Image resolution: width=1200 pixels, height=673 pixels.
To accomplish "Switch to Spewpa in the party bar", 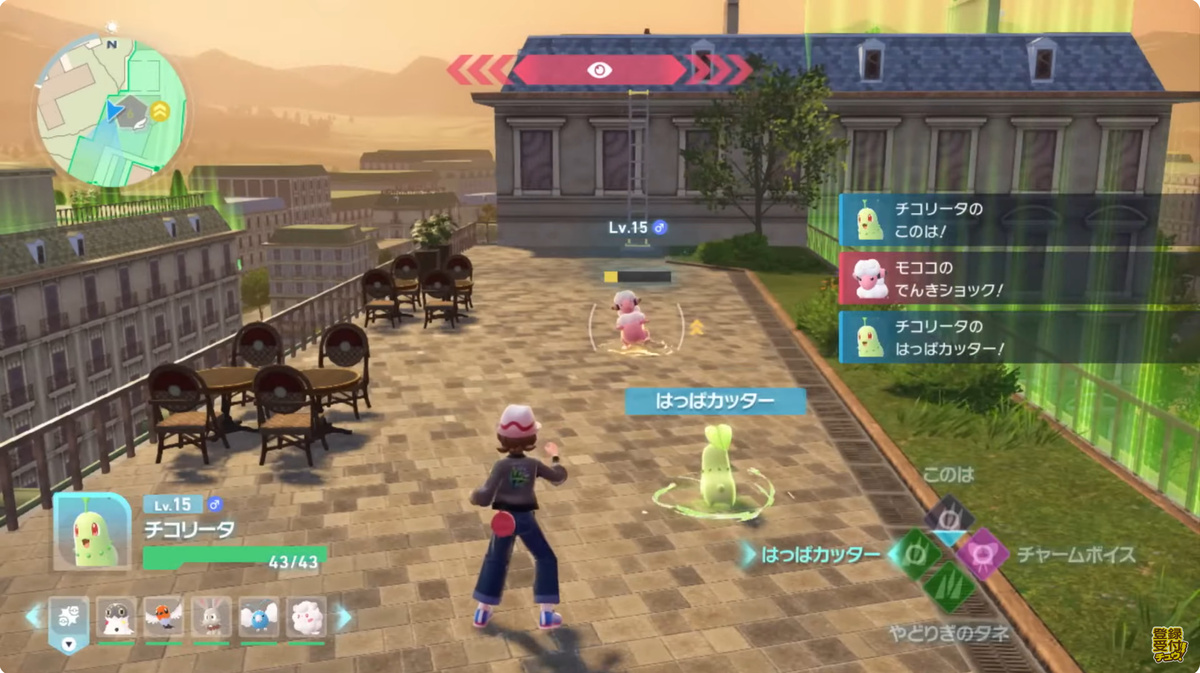I will [117, 618].
